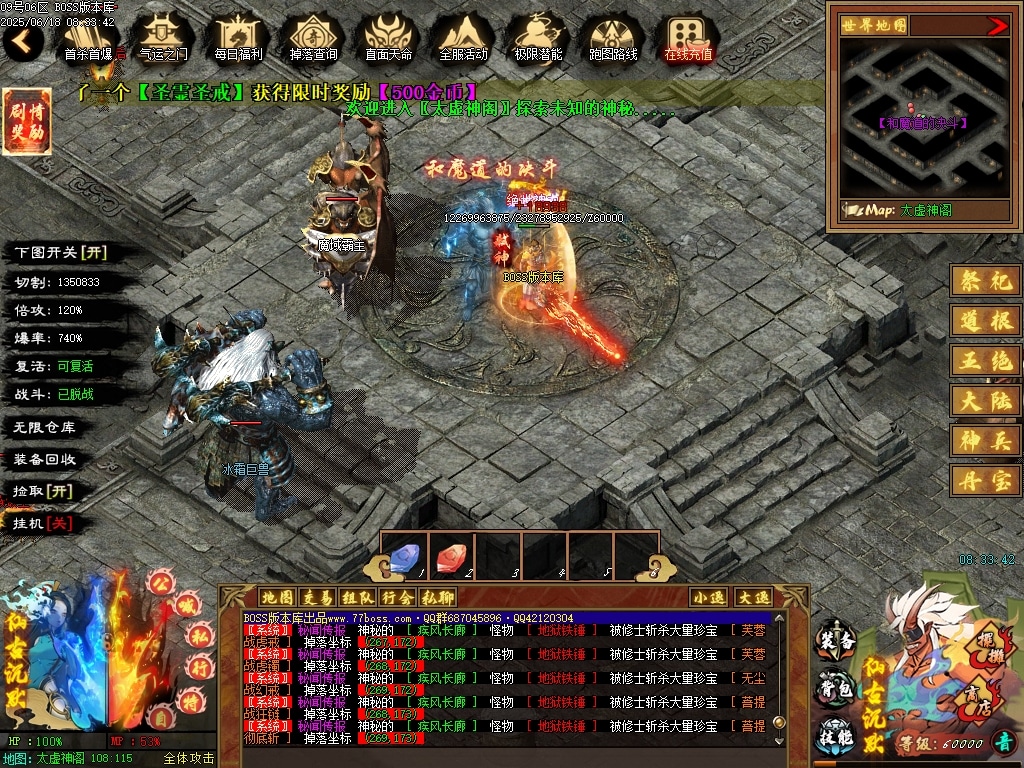Click the back arrow button

click(x=23, y=41)
